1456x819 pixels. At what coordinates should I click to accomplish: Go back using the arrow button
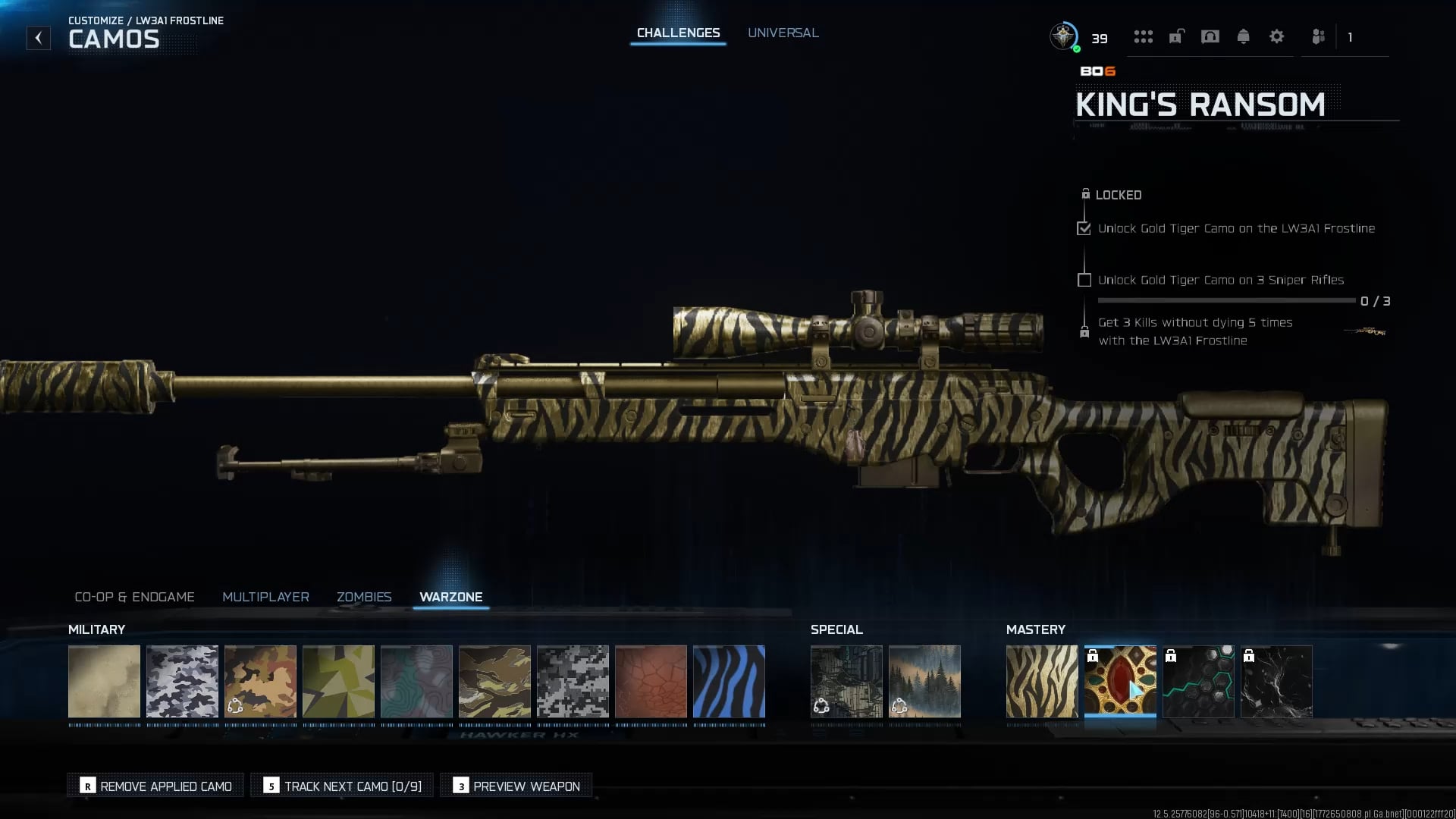click(x=39, y=38)
